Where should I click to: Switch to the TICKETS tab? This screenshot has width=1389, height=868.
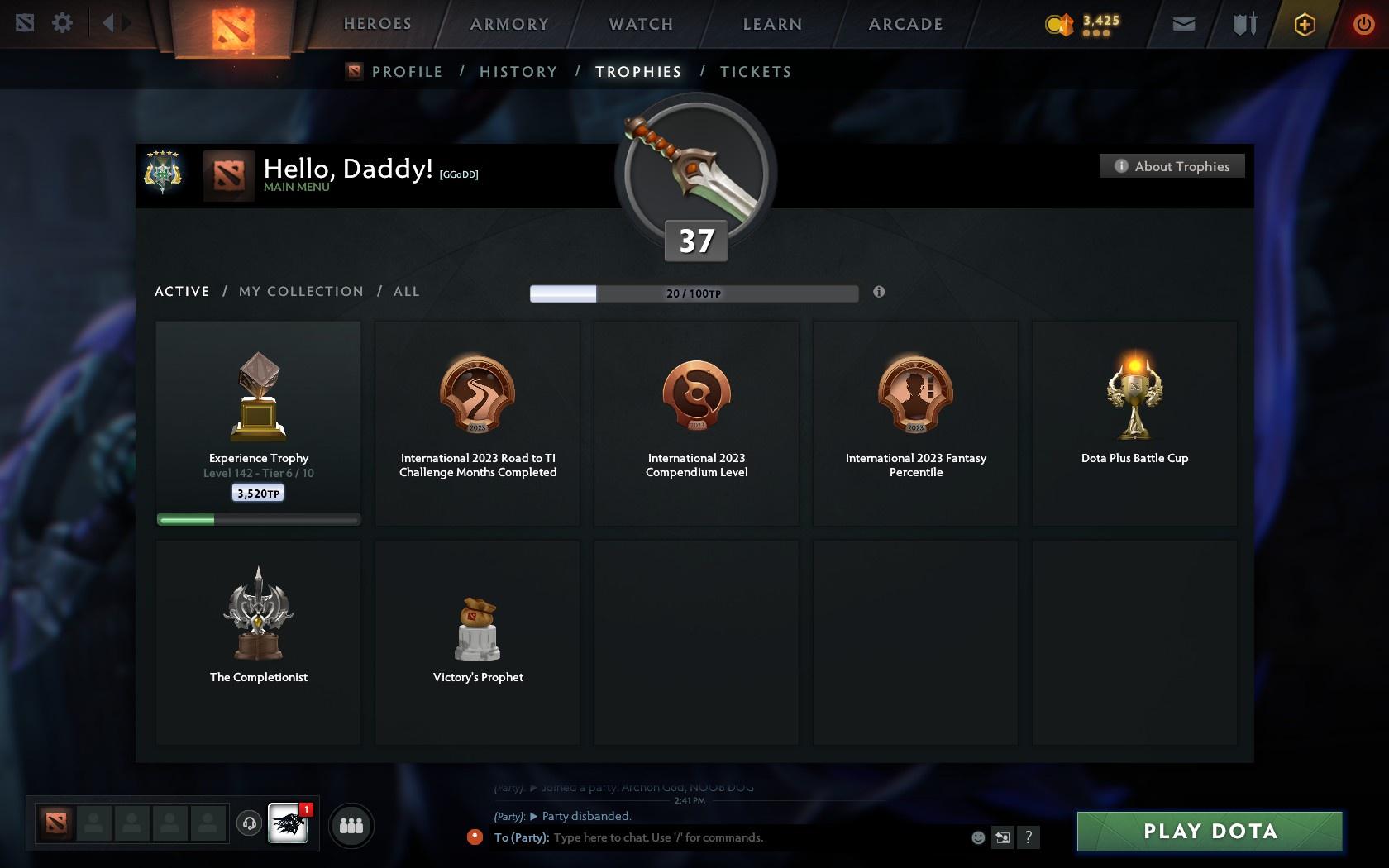coord(755,72)
